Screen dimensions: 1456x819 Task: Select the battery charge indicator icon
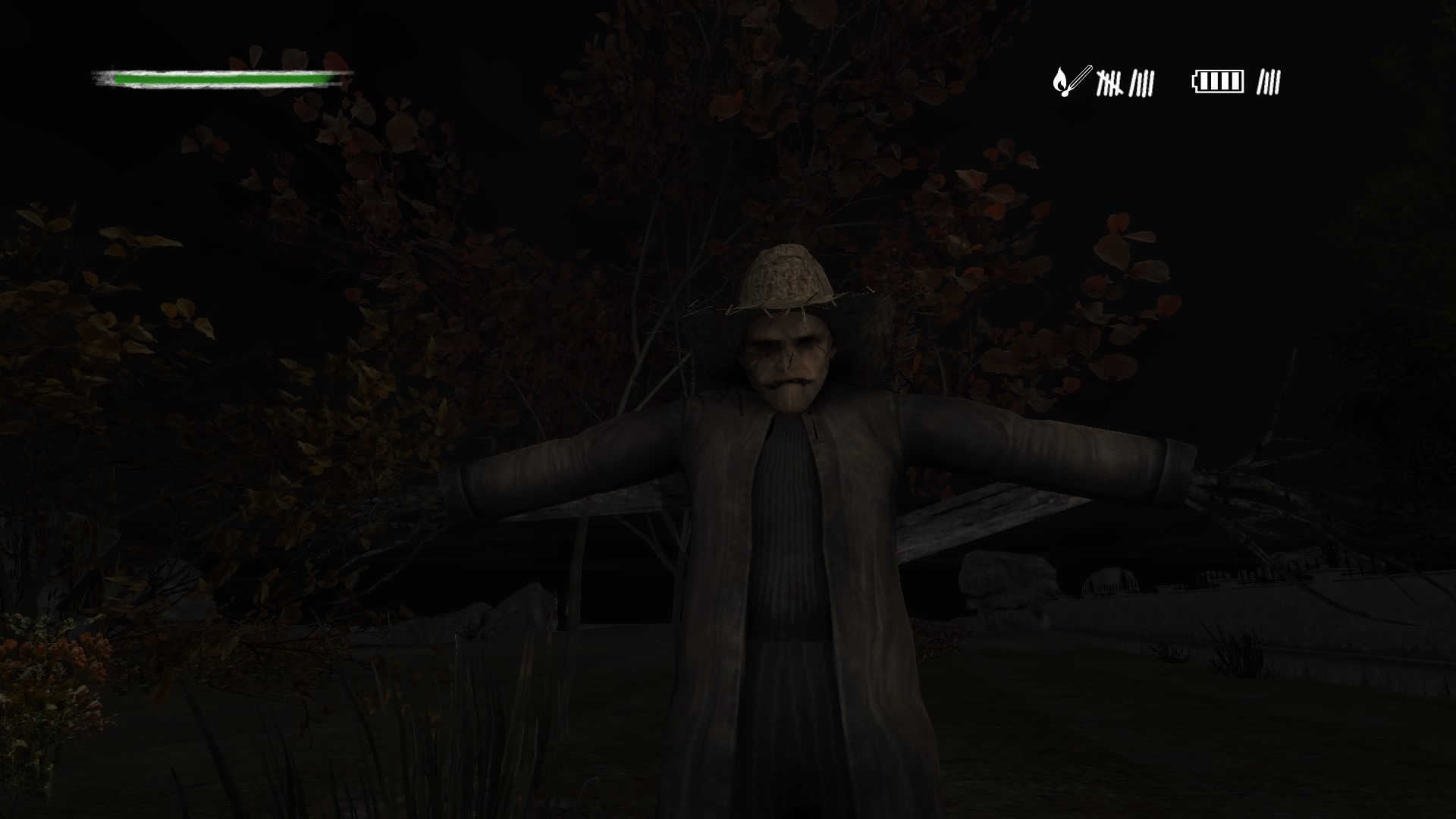pos(1217,80)
